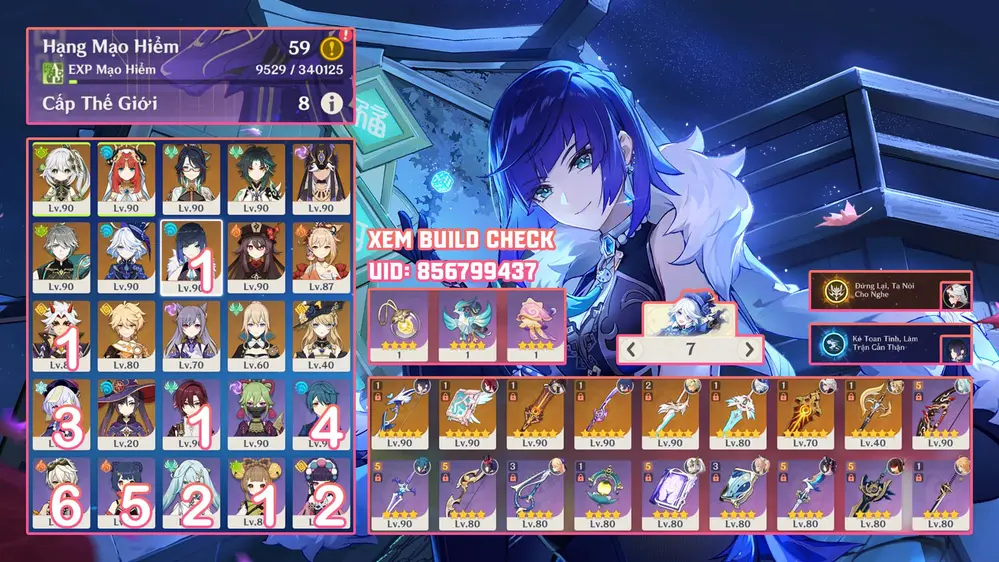Pick Xiao from the character grid

click(x=256, y=177)
